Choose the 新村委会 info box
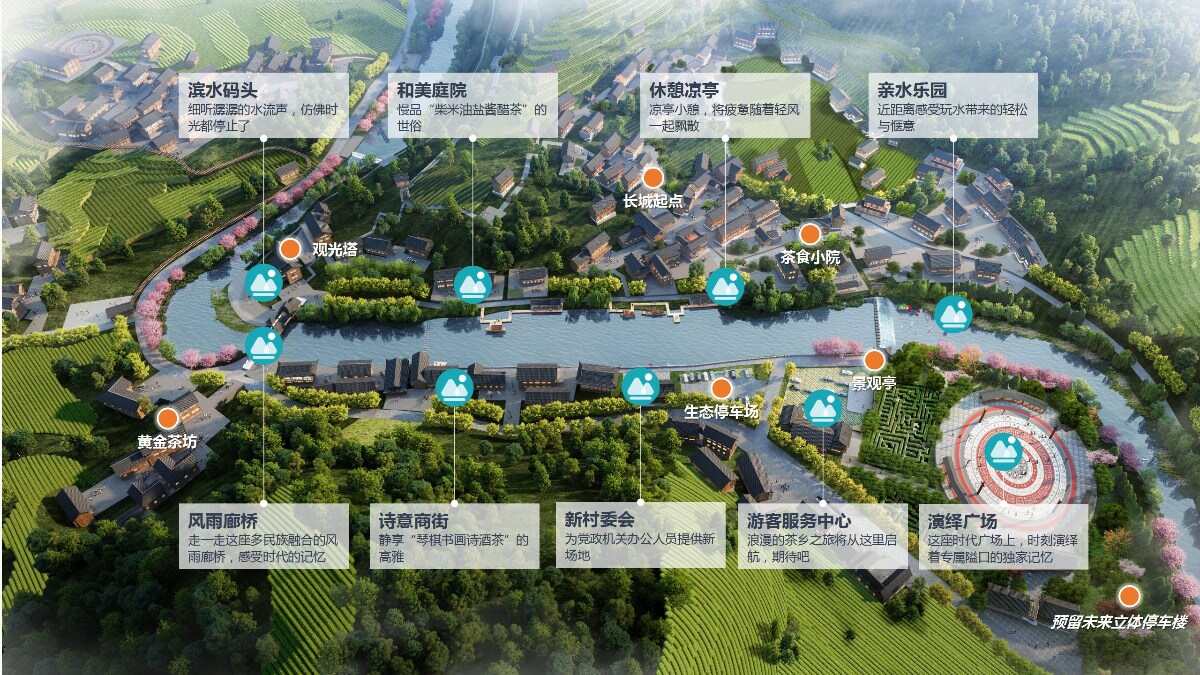 (x=640, y=536)
